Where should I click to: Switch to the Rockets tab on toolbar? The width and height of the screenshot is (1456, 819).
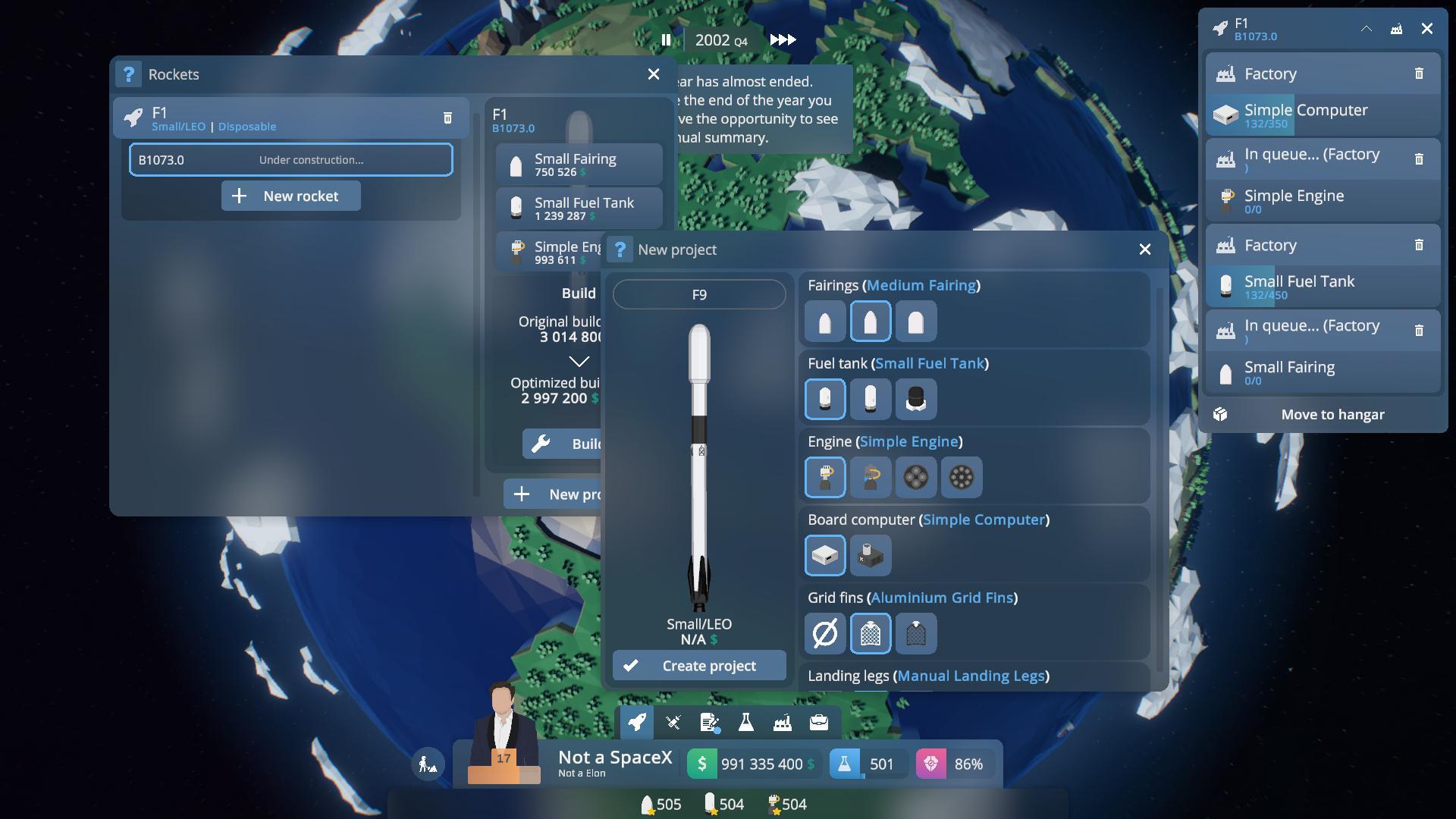point(636,722)
